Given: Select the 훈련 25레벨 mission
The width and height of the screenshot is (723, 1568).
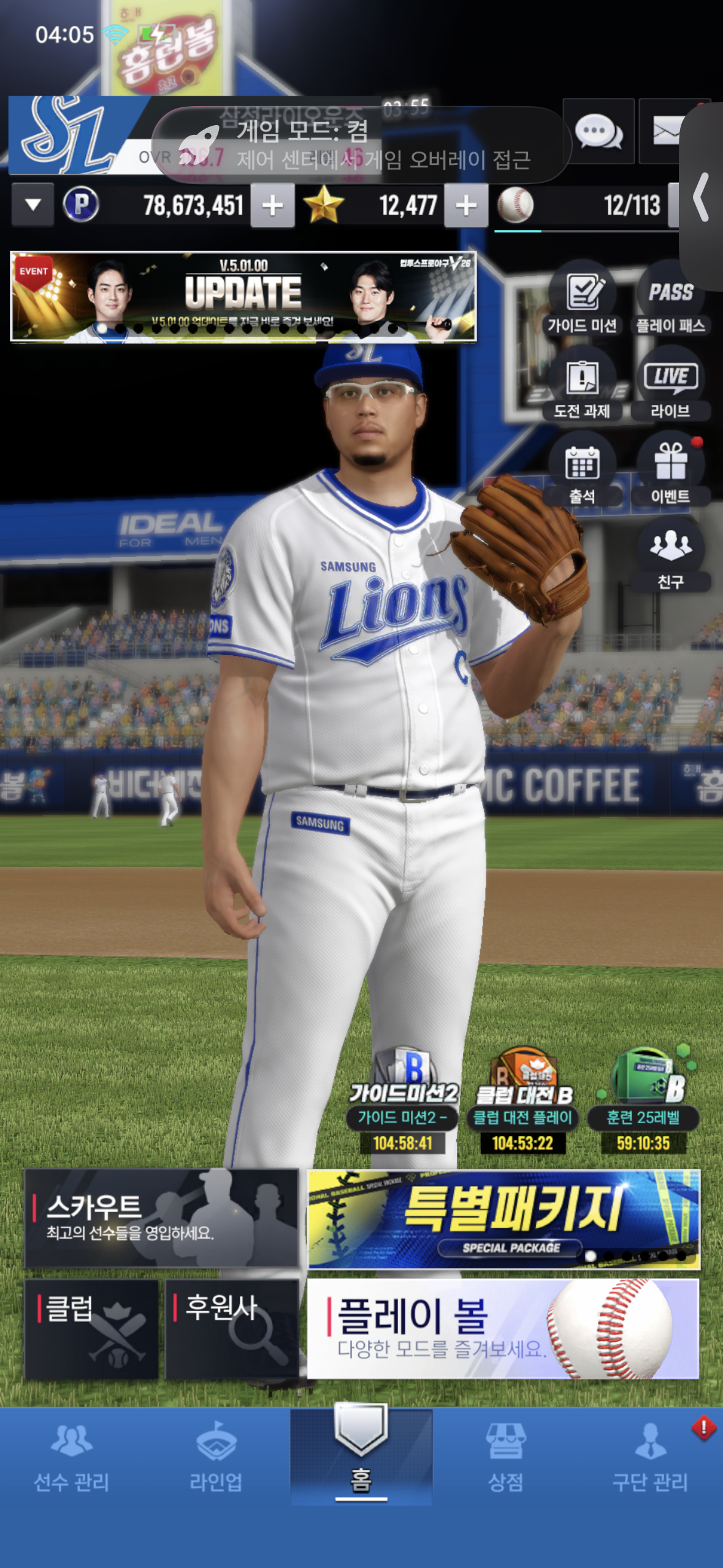Looking at the screenshot, I should (643, 1104).
